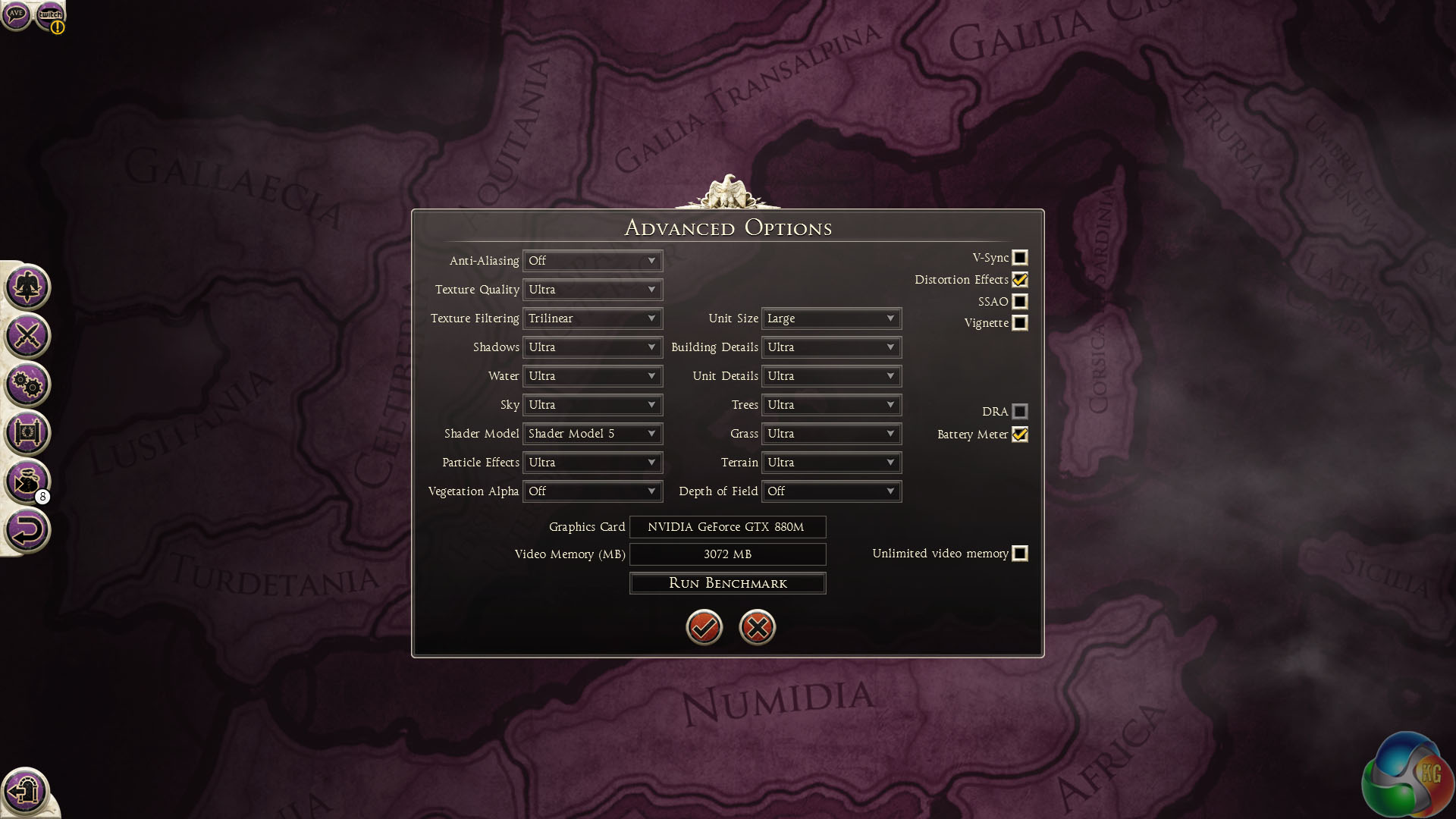This screenshot has height=819, width=1456.
Task: Open the Texture Filtering dropdown
Action: [592, 318]
